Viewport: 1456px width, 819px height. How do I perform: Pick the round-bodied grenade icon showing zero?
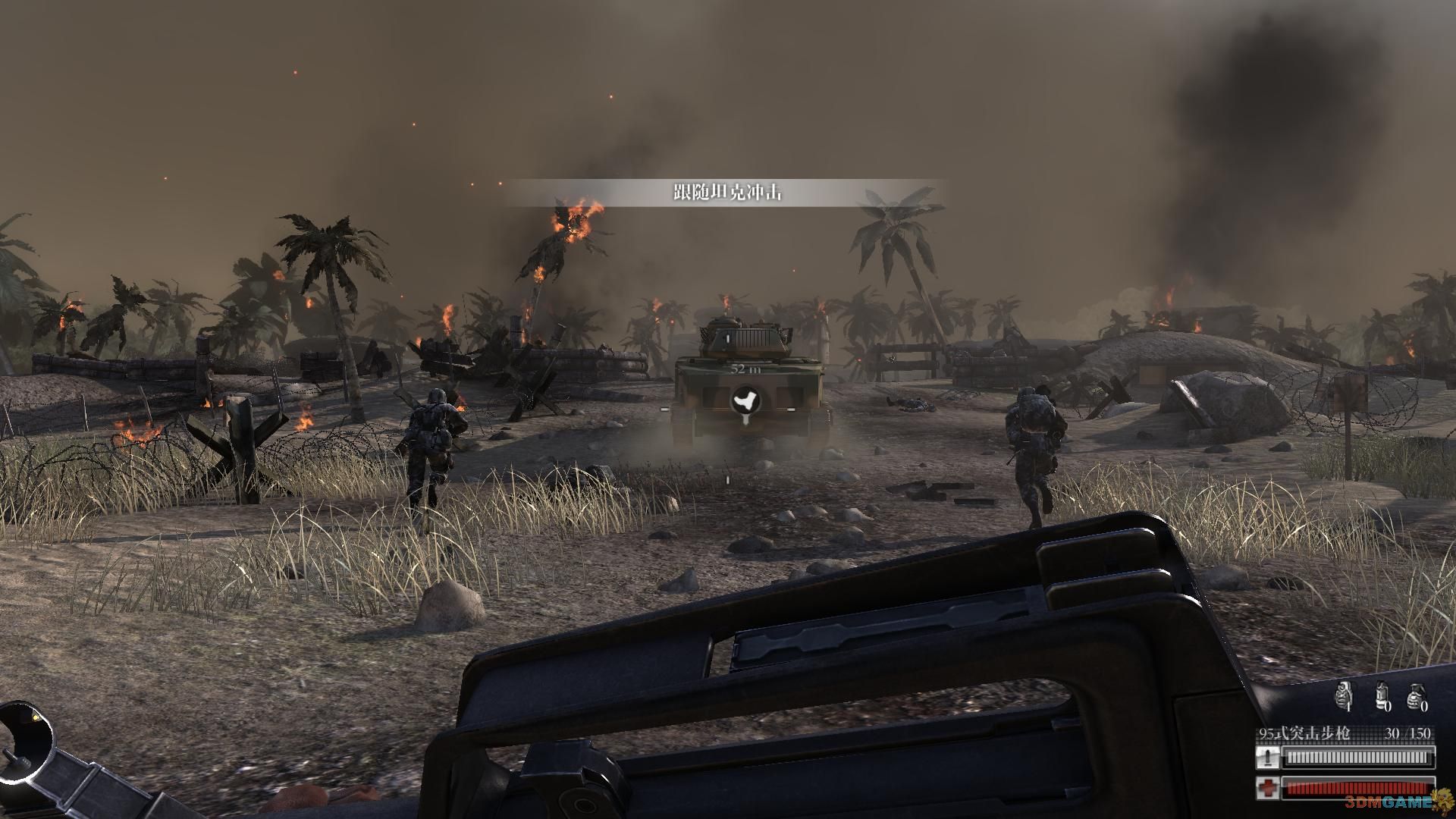(x=1414, y=695)
